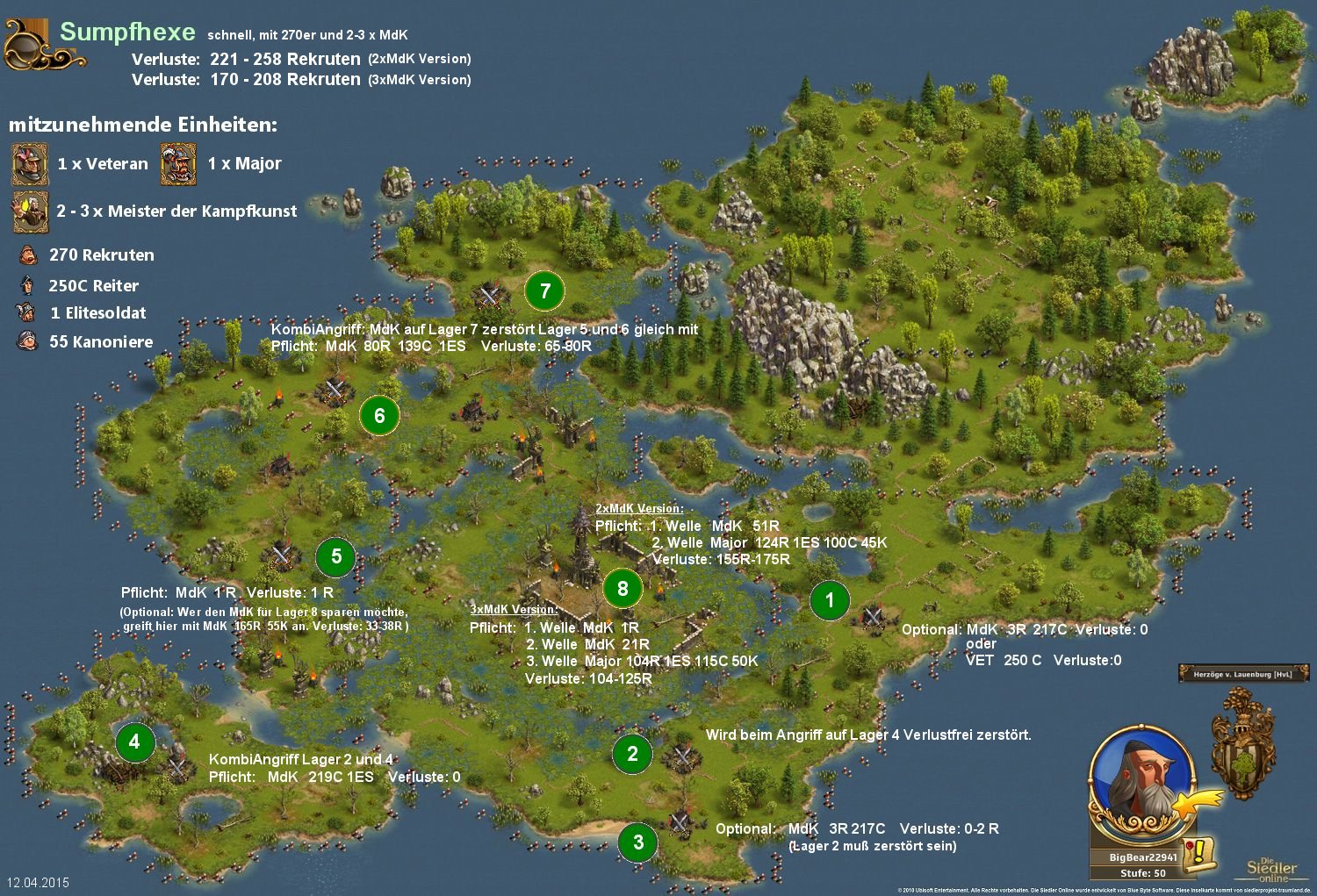Open the guild coat of arms crest
Screen dimensions: 1317x896
1242,742
